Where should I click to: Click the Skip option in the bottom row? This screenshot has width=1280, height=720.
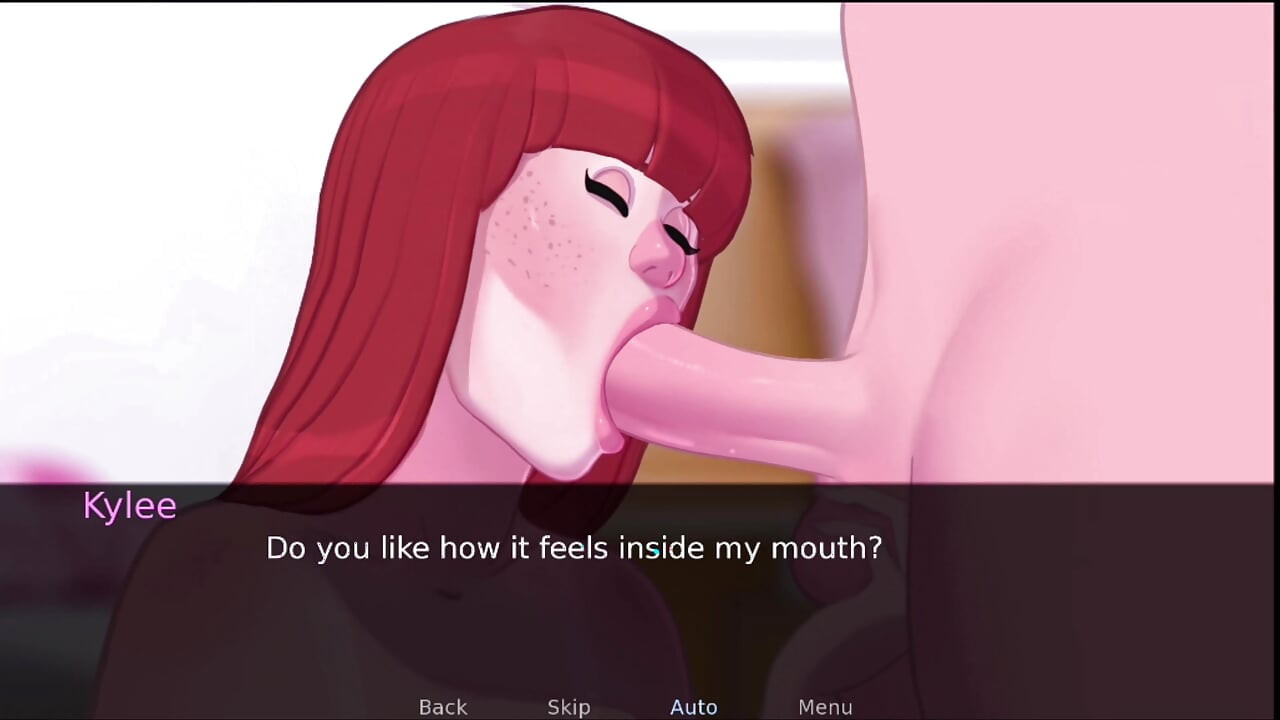coord(567,706)
